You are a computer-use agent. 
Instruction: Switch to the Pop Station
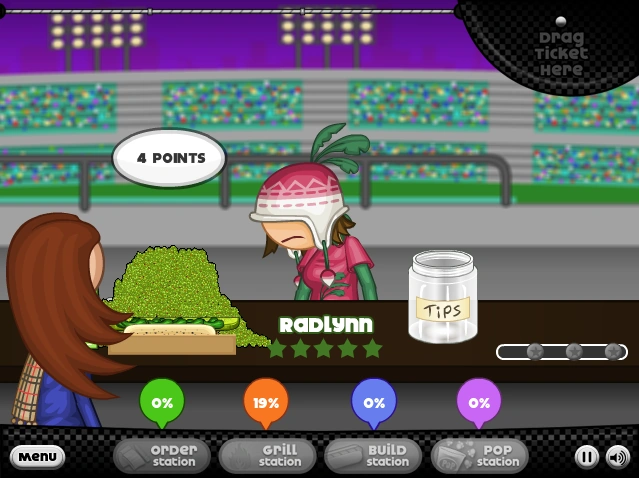click(x=479, y=456)
